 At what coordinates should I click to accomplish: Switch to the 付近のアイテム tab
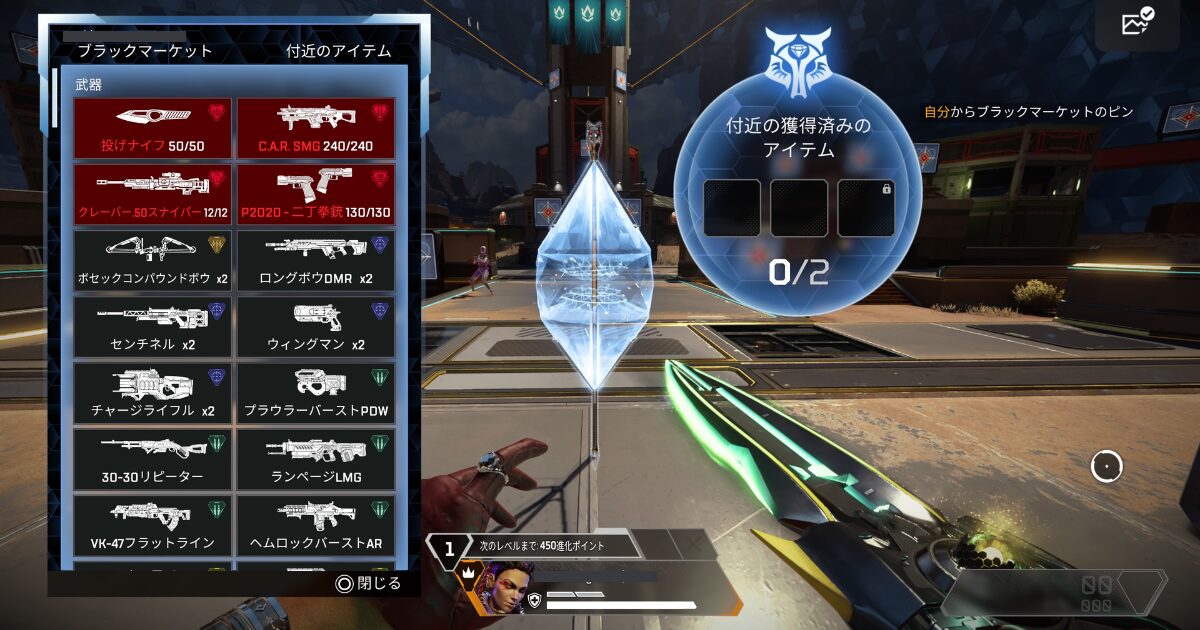click(338, 51)
